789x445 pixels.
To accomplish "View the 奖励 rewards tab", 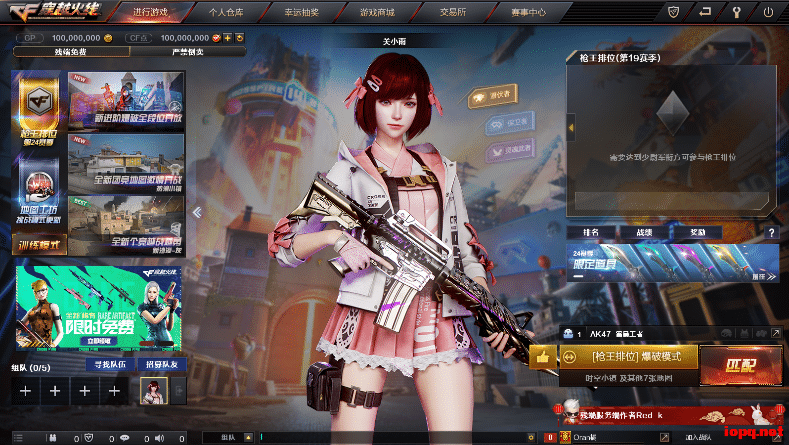I will pyautogui.click(x=698, y=231).
